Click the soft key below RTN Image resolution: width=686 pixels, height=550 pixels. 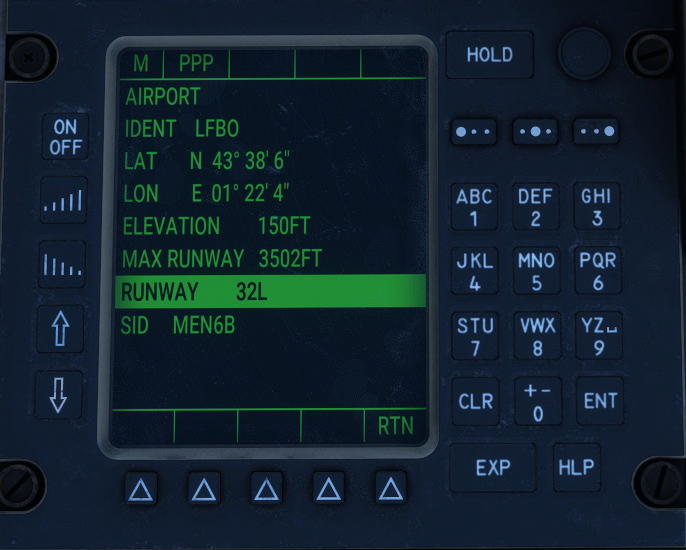tap(391, 489)
